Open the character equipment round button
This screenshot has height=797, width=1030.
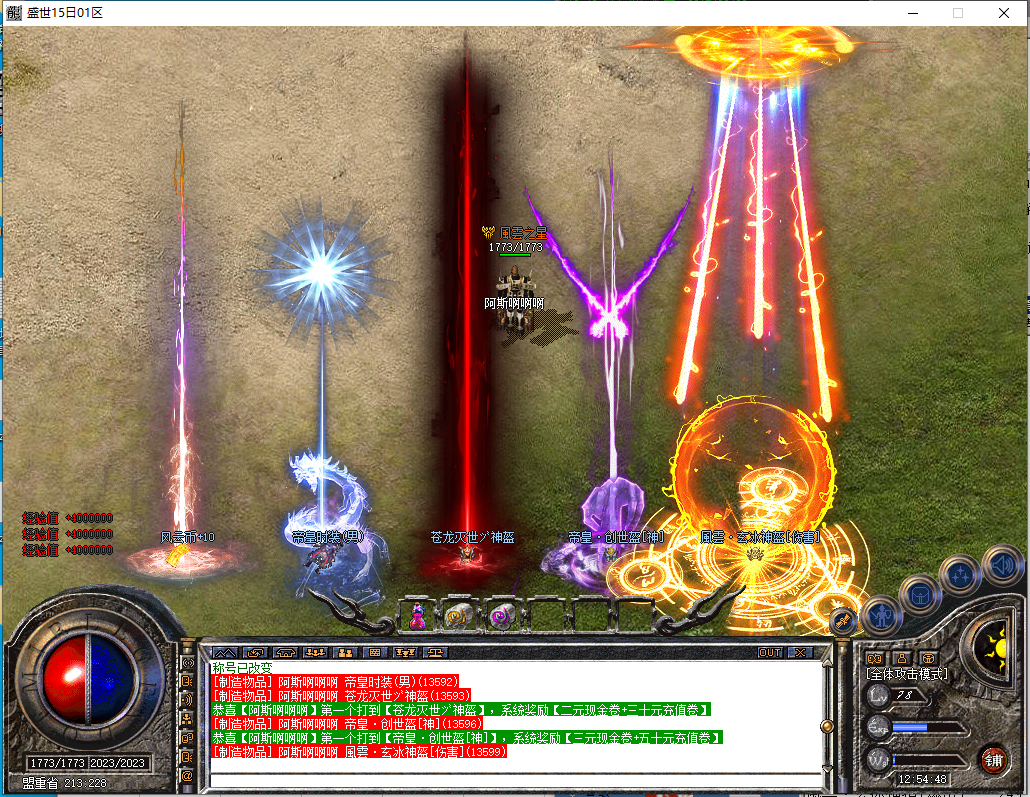pyautogui.click(x=881, y=615)
